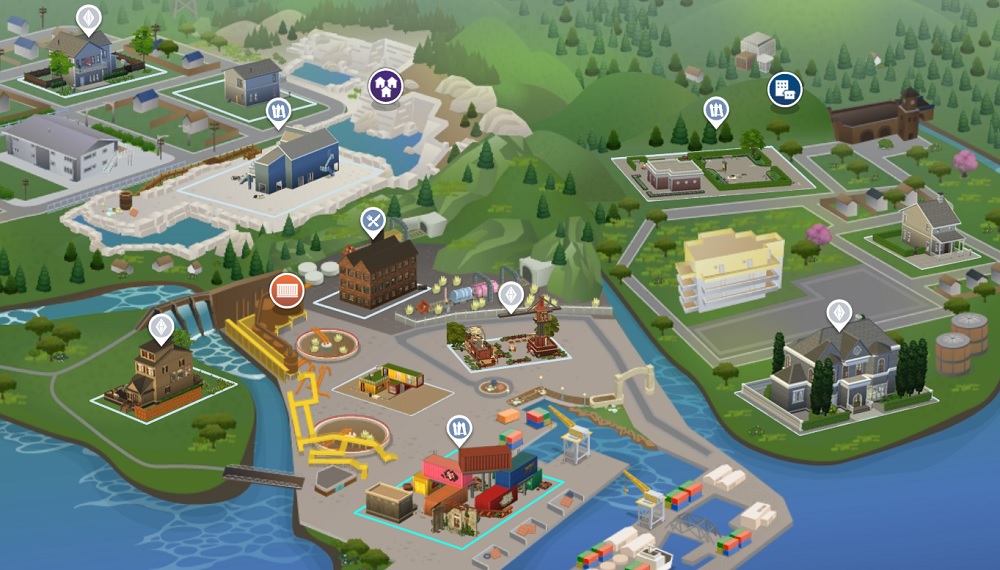Click the community pin over the shipping containers
Image resolution: width=1000 pixels, height=570 pixels.
point(459,429)
